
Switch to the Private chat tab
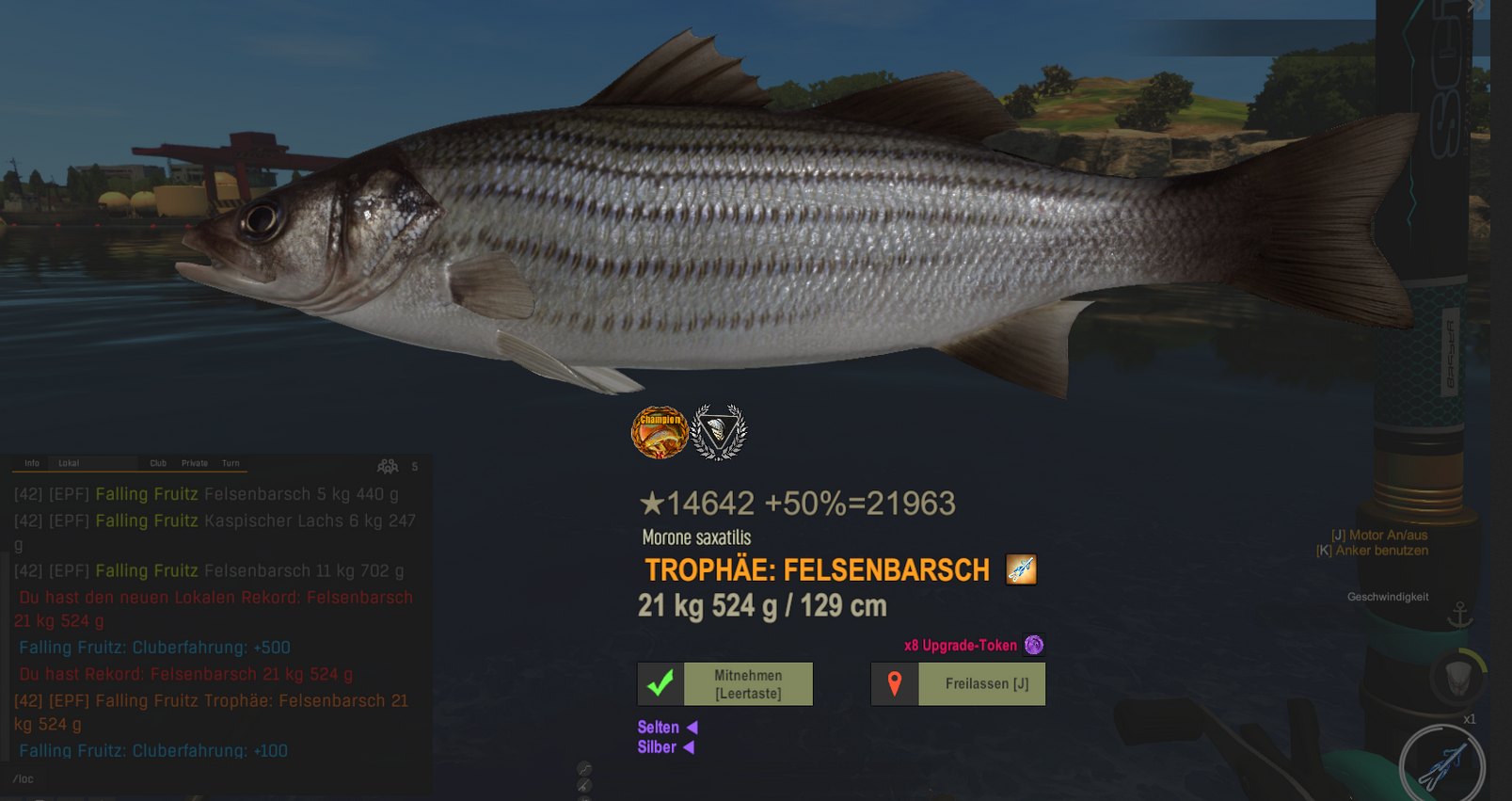coord(195,463)
